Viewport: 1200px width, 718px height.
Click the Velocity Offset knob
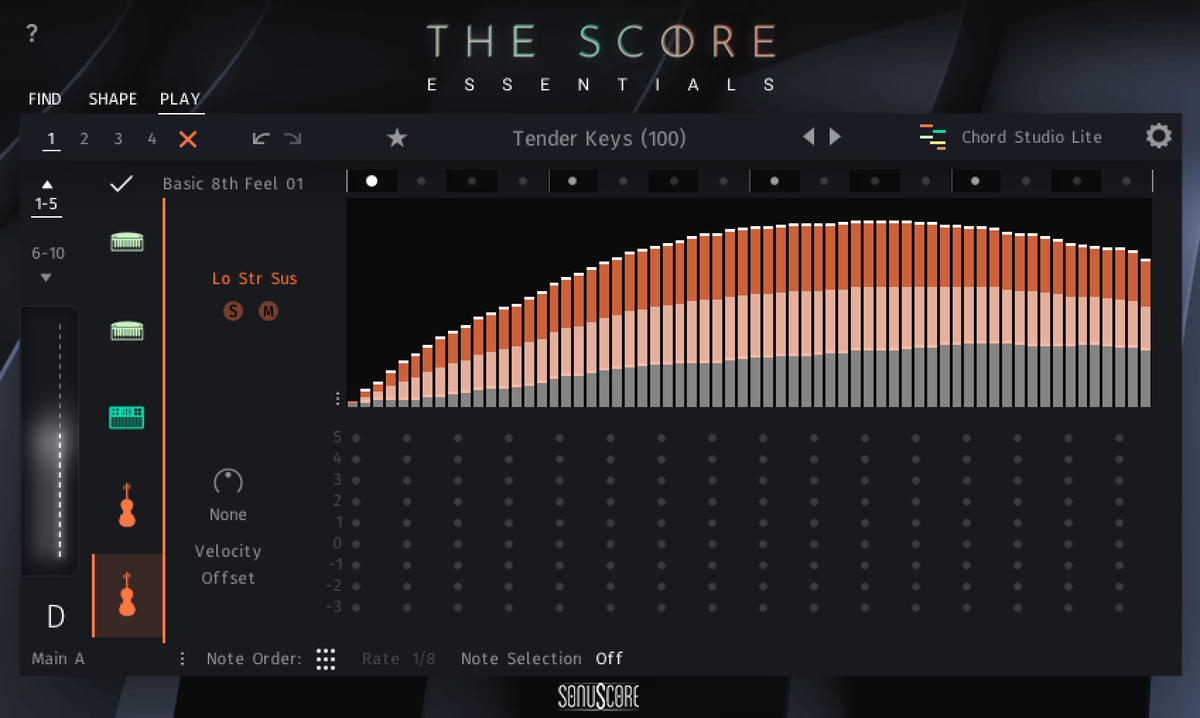(x=228, y=482)
